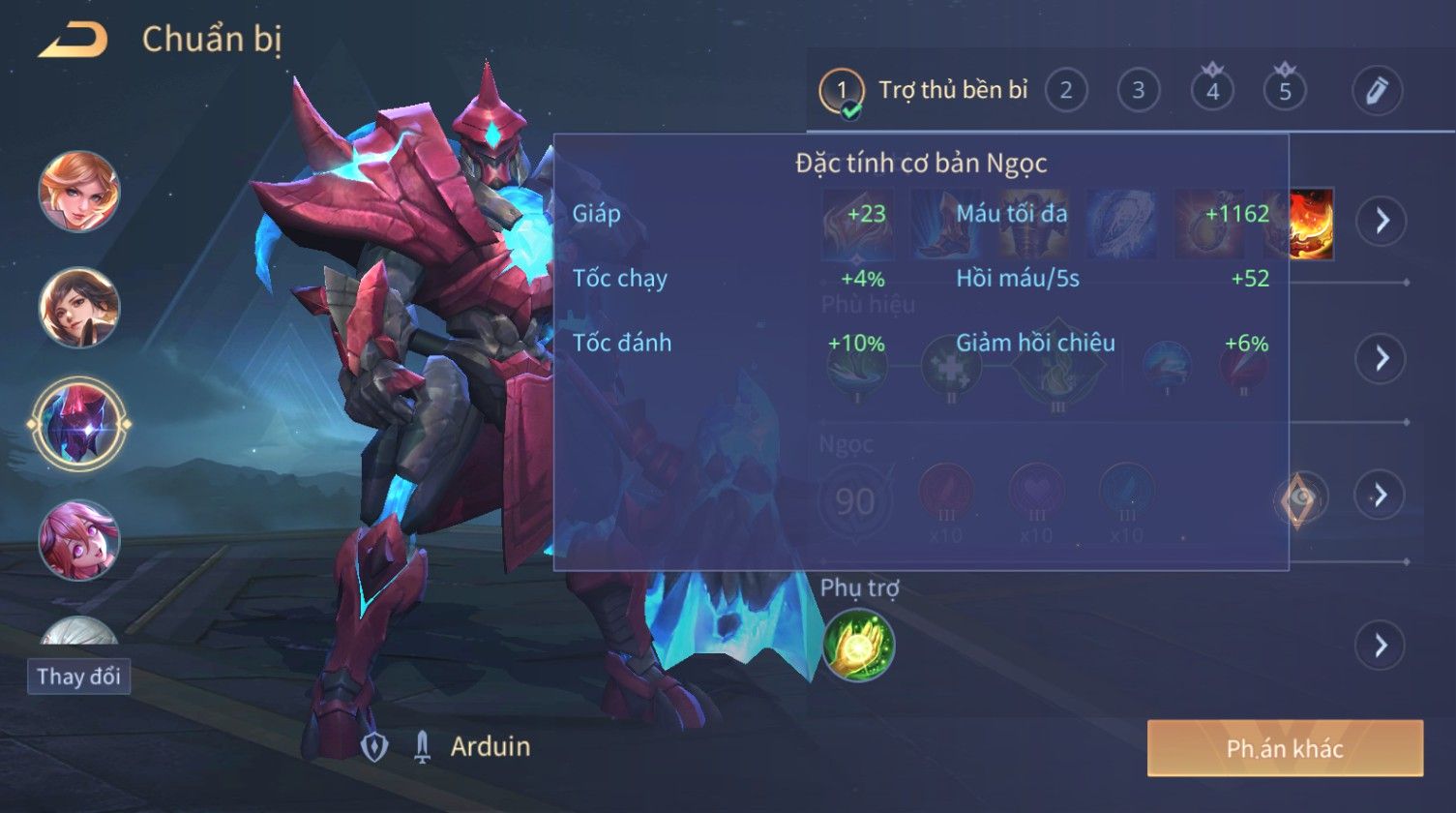Image resolution: width=1456 pixels, height=813 pixels.
Task: Select loadout tab 2
Action: coord(1065,91)
